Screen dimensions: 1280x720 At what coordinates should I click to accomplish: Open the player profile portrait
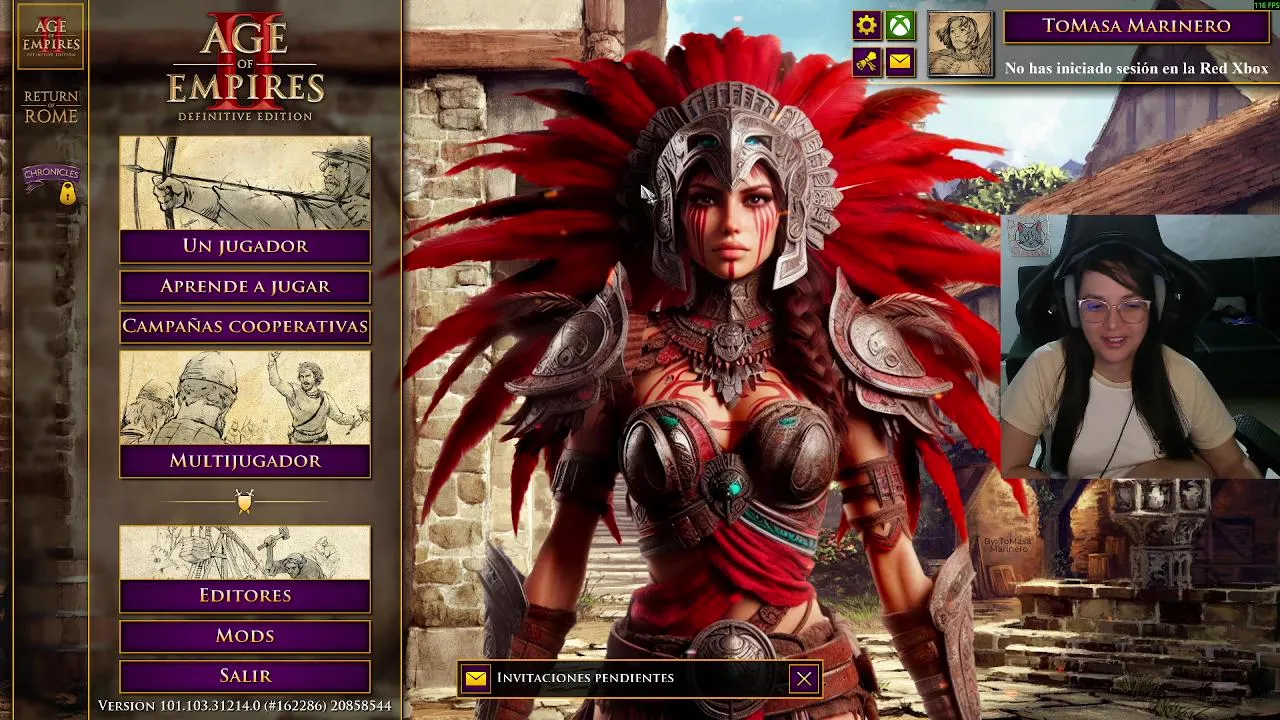point(960,44)
